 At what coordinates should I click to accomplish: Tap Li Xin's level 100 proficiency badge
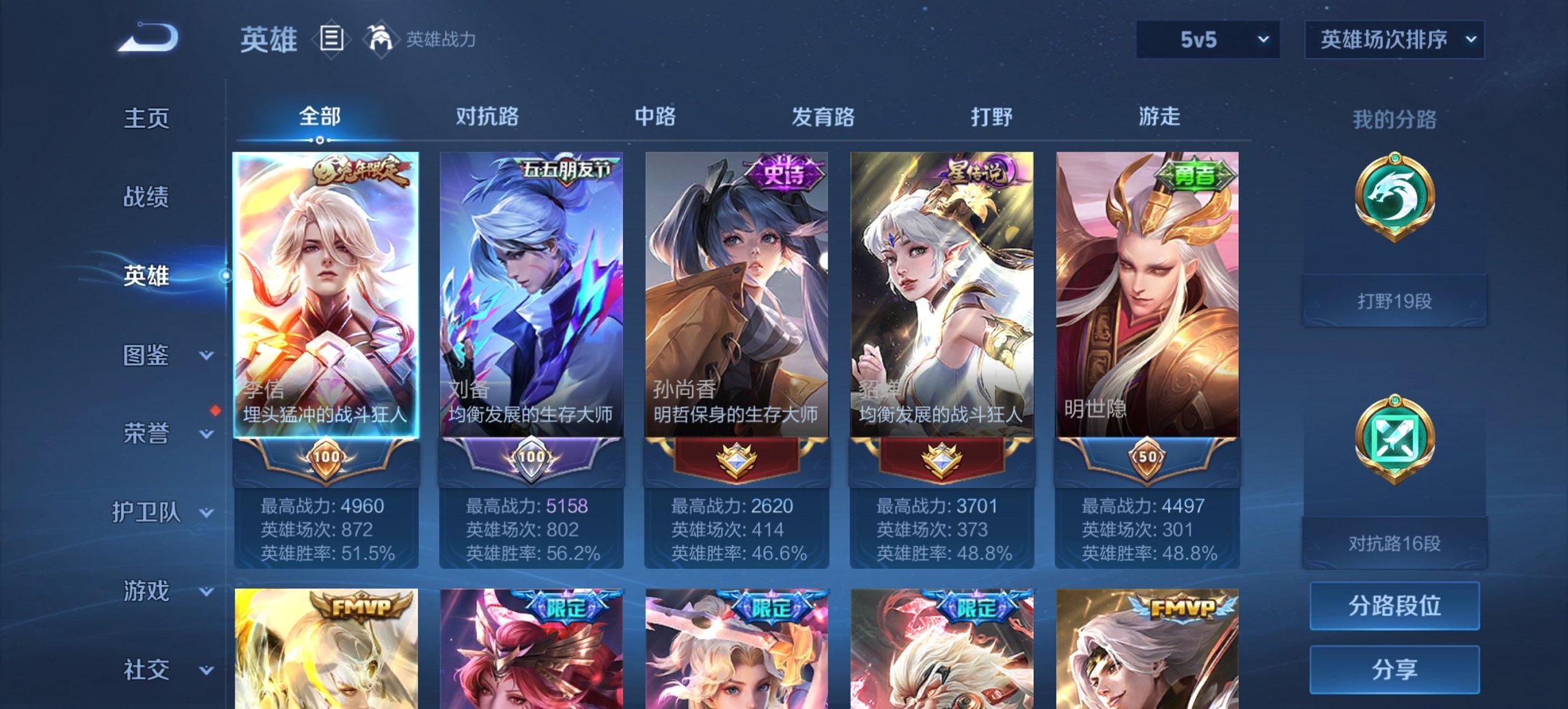point(327,457)
